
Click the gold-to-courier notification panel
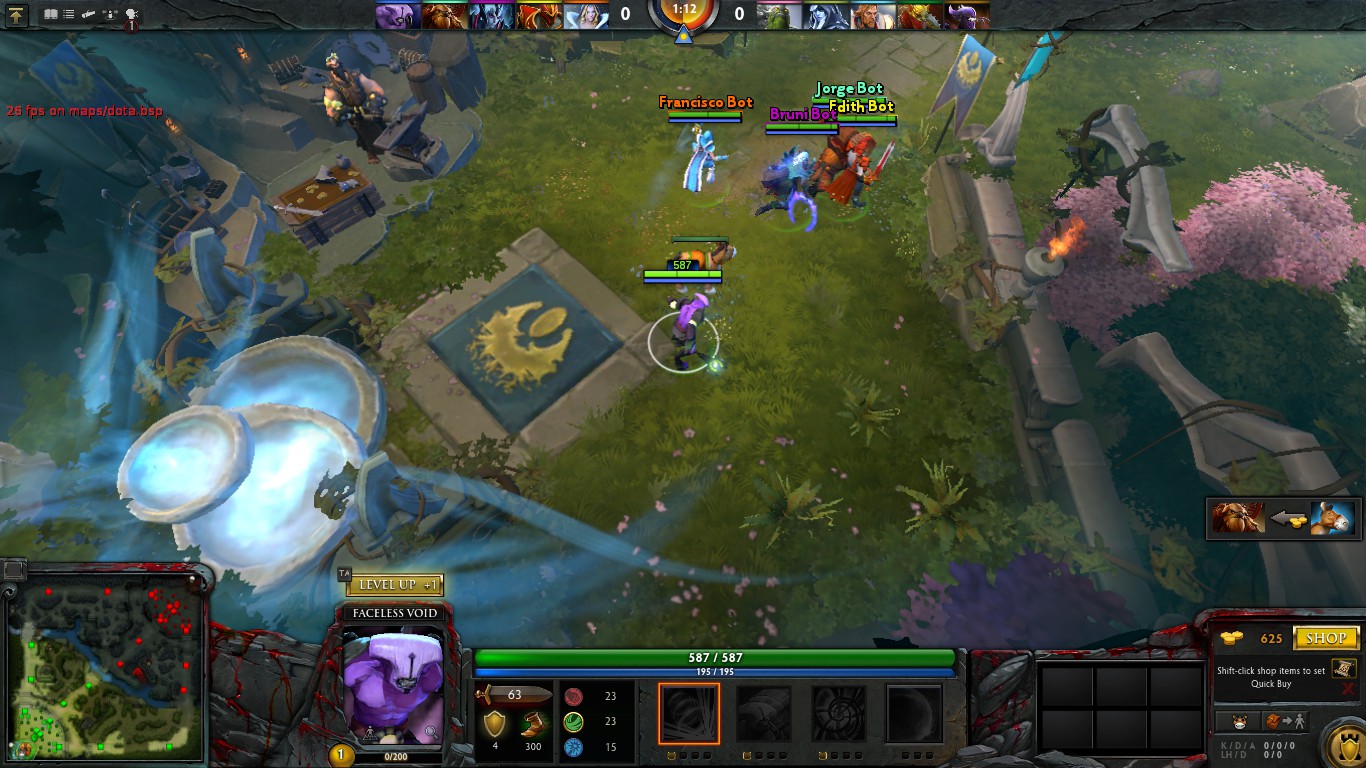[x=1284, y=519]
